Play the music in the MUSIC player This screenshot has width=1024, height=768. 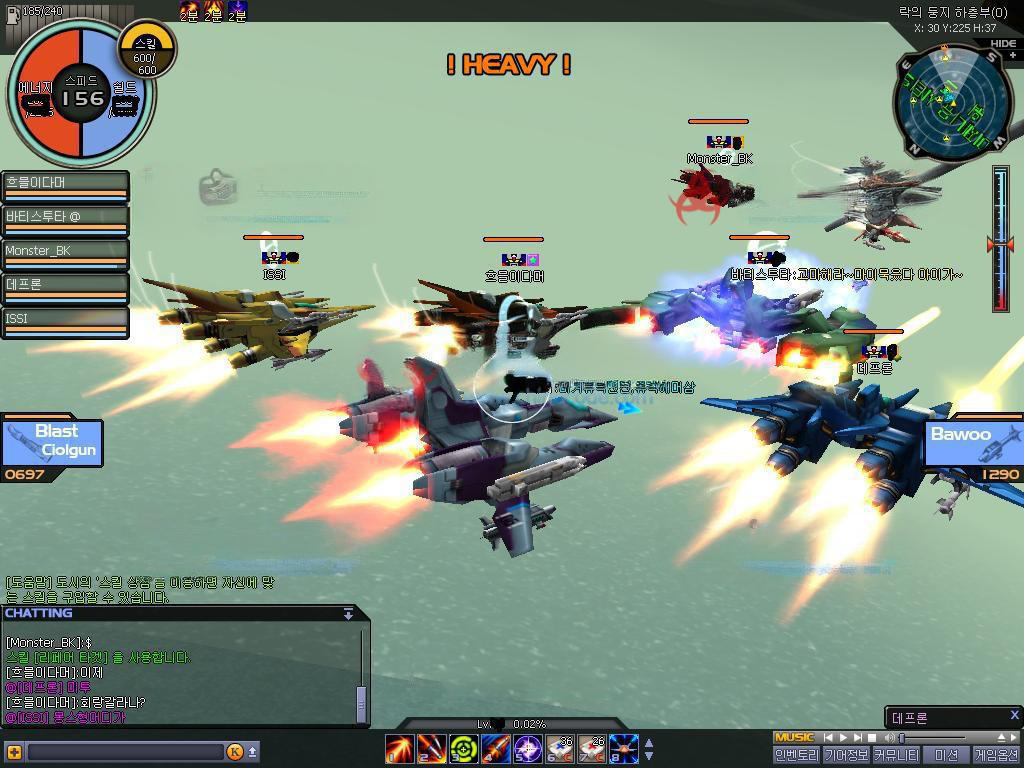coord(842,738)
